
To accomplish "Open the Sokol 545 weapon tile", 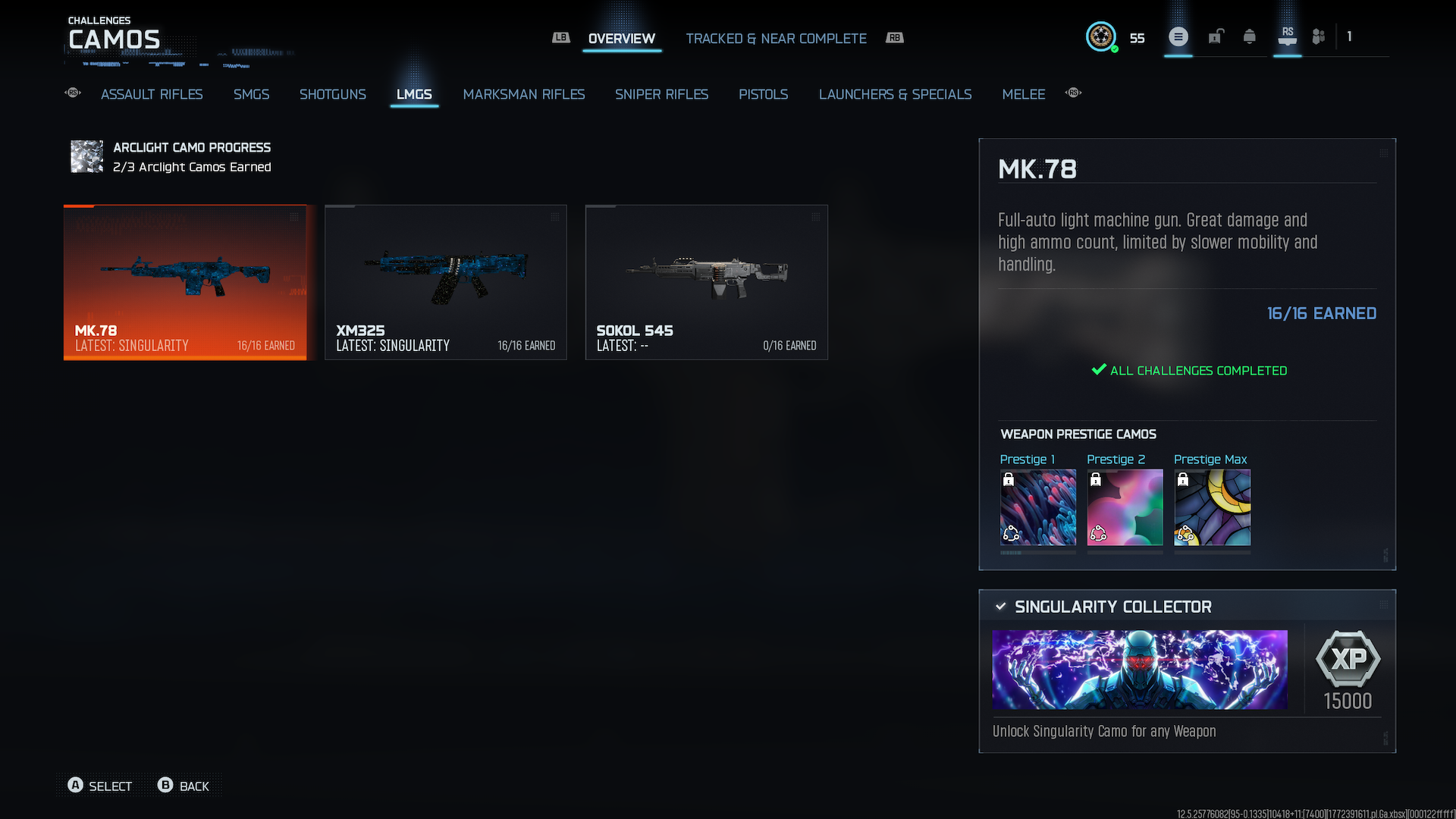I will click(706, 282).
